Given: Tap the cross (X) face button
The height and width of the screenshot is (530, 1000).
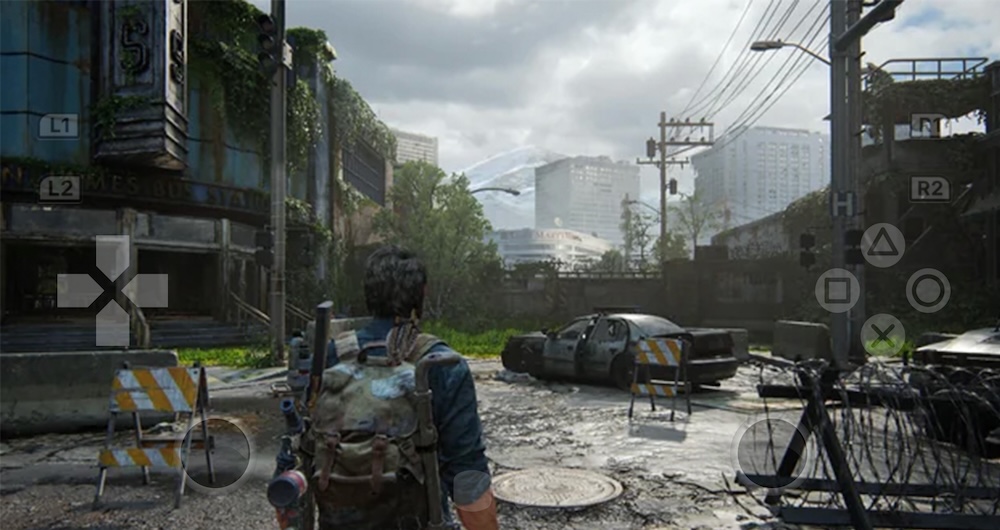Looking at the screenshot, I should pyautogui.click(x=883, y=335).
